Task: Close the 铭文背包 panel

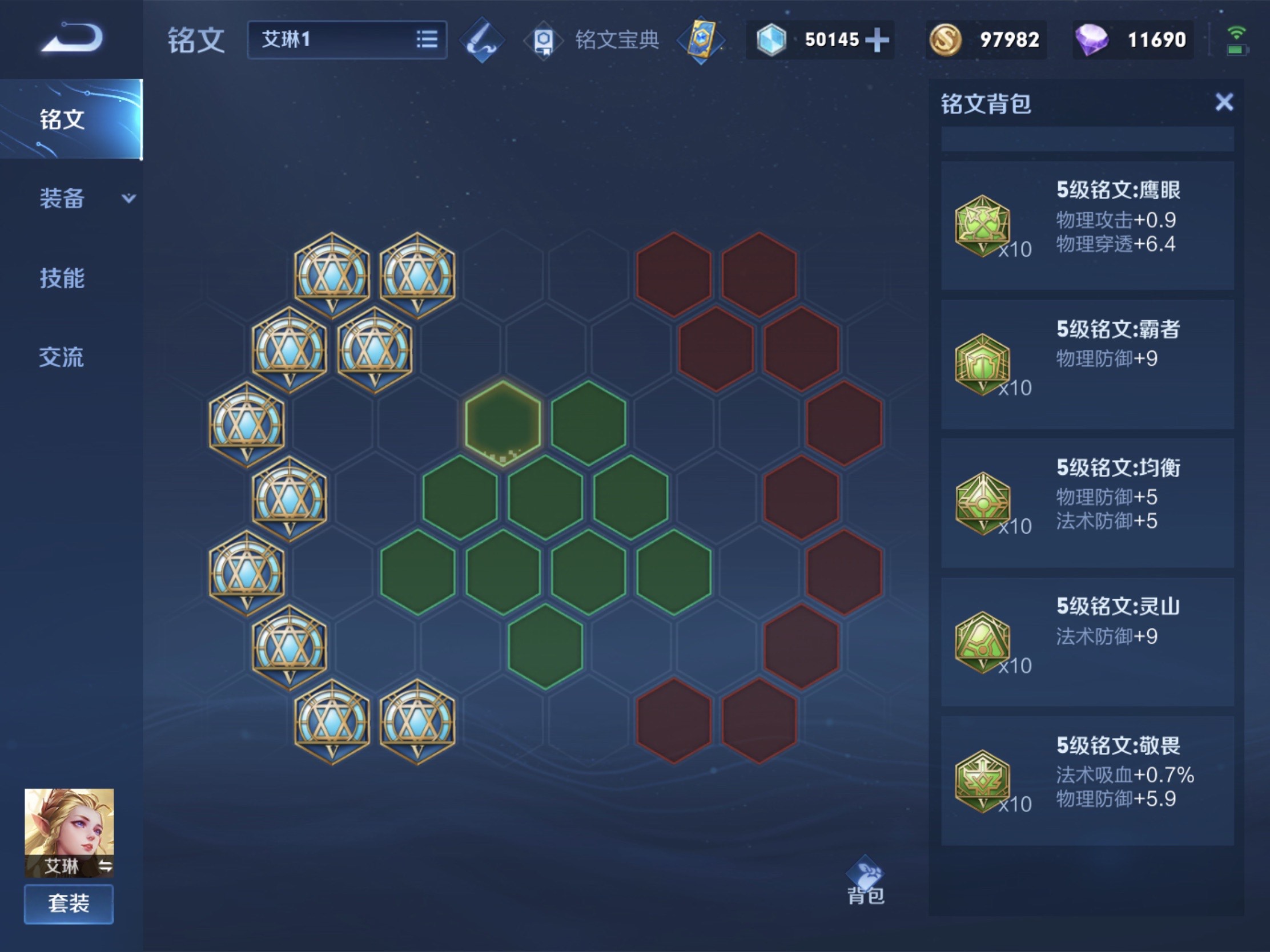Action: (1224, 103)
